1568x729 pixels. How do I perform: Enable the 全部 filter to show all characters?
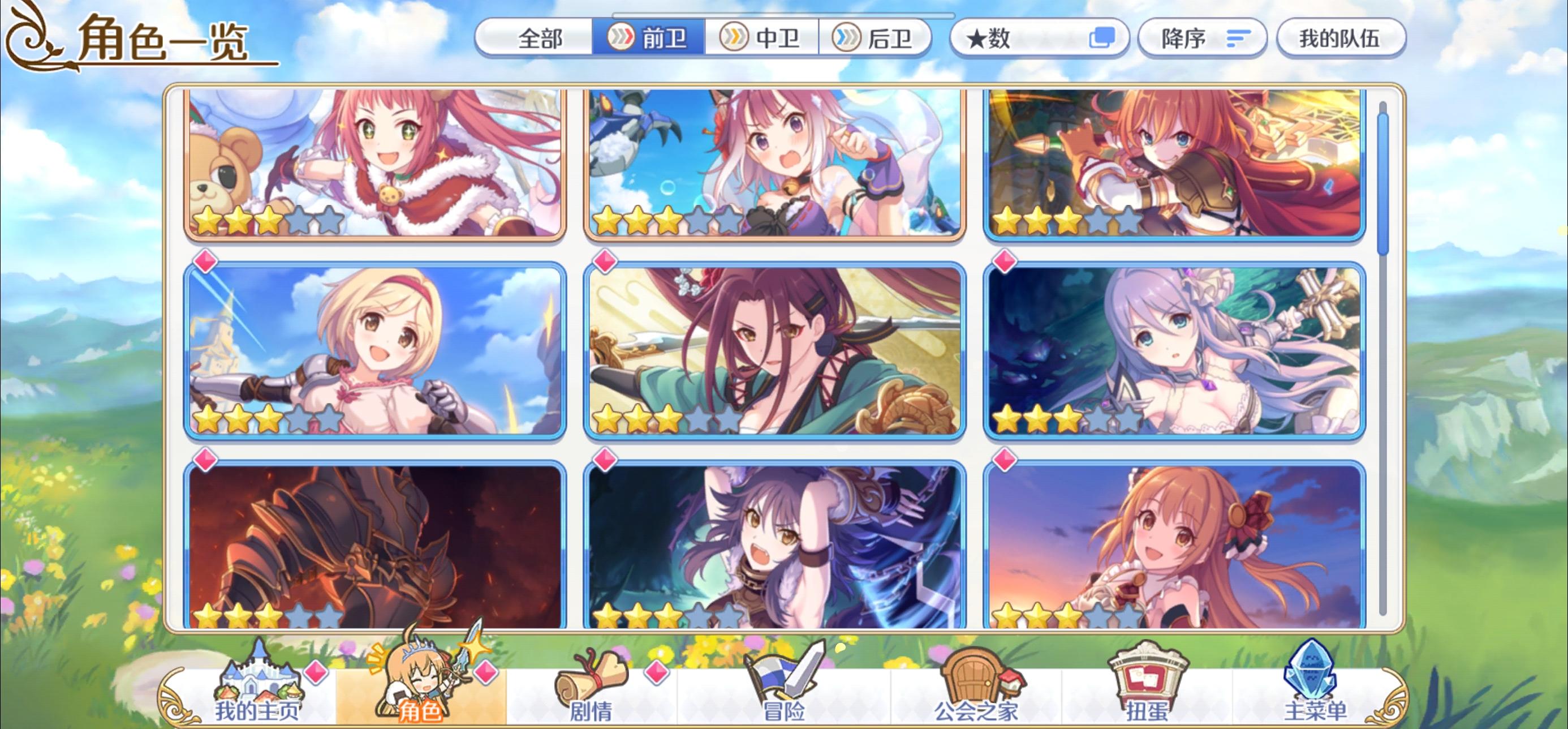click(x=541, y=38)
